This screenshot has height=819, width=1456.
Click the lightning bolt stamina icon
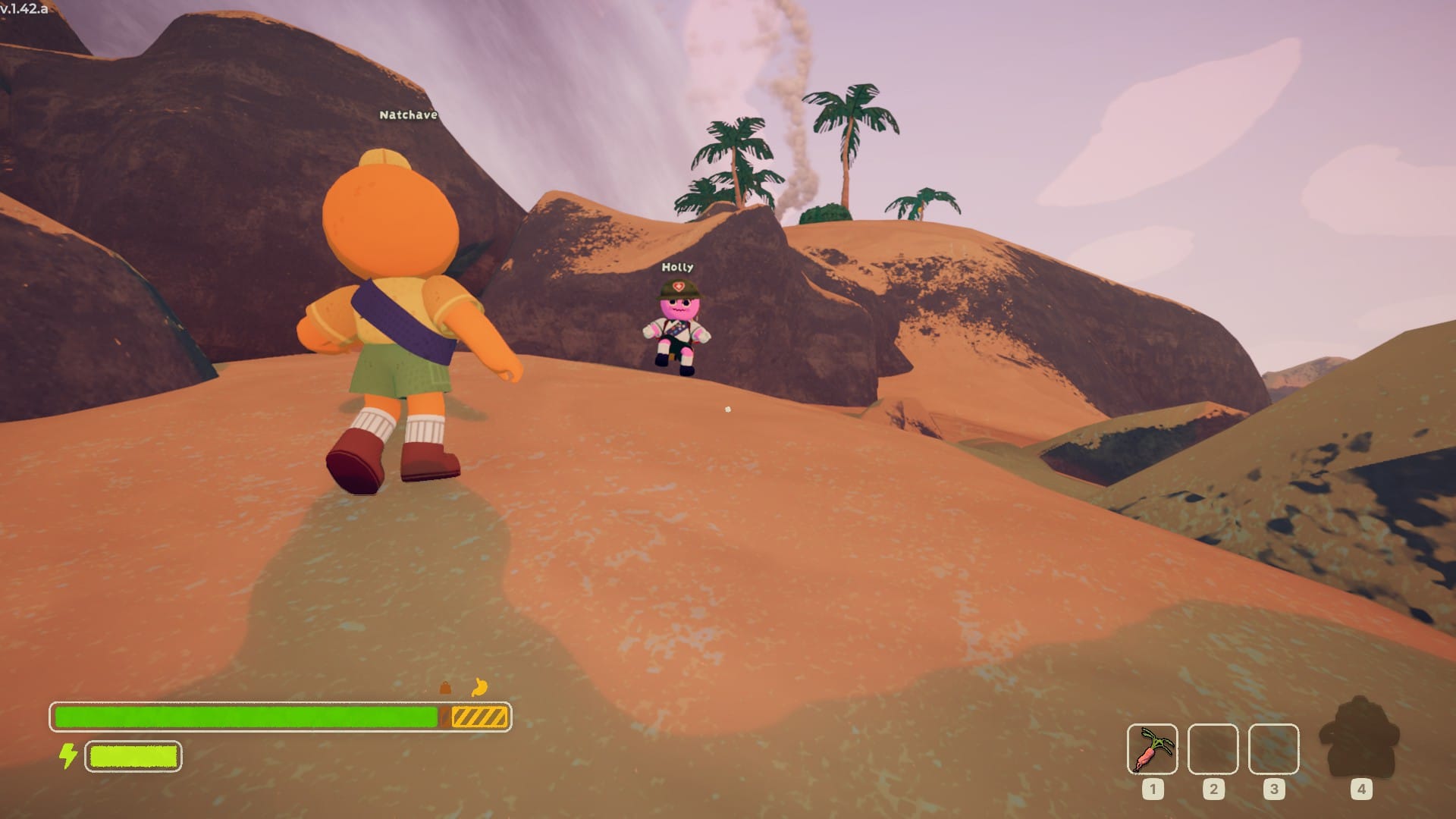click(69, 755)
